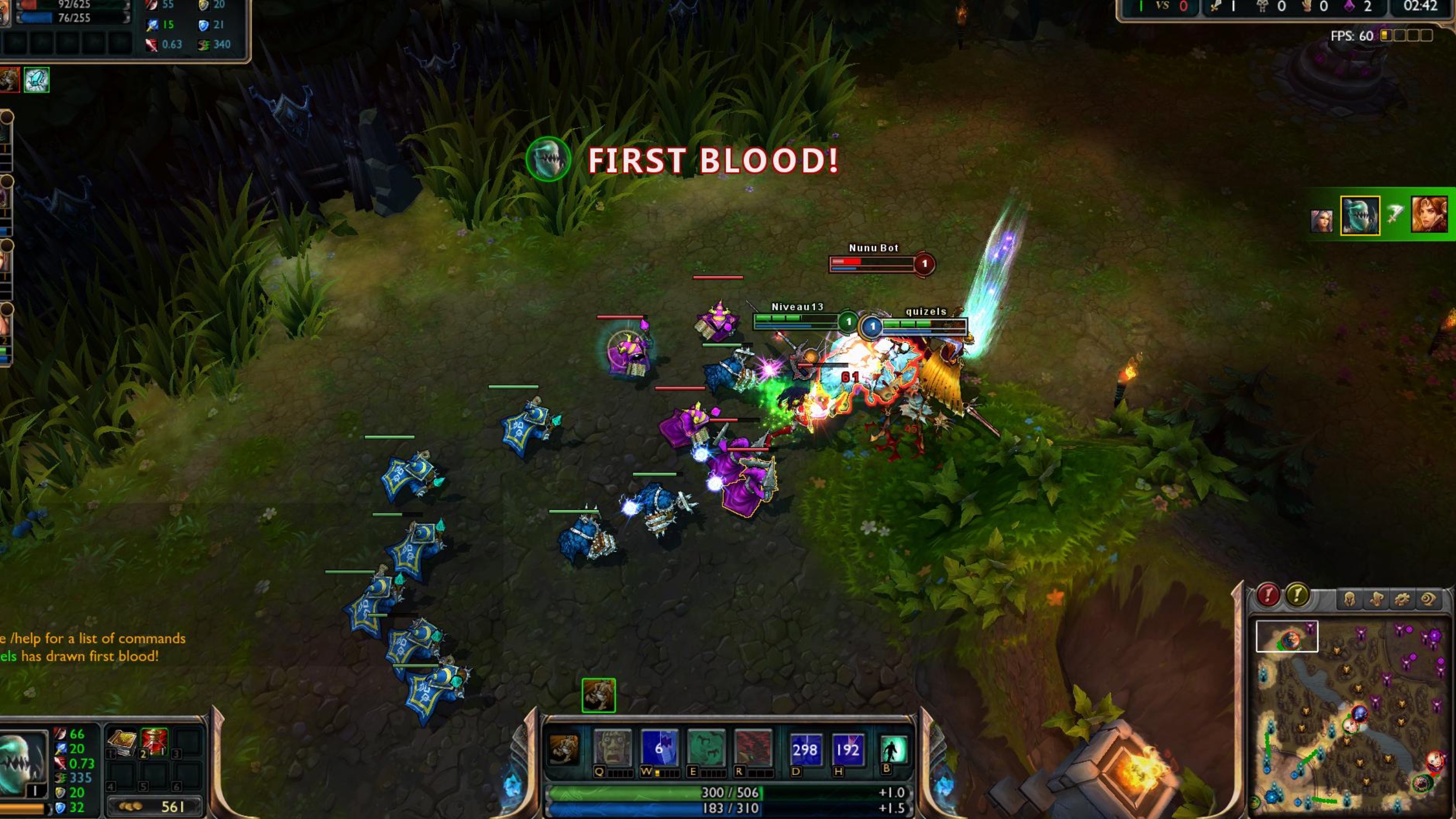Click the red exclamation ping button

click(x=1268, y=596)
